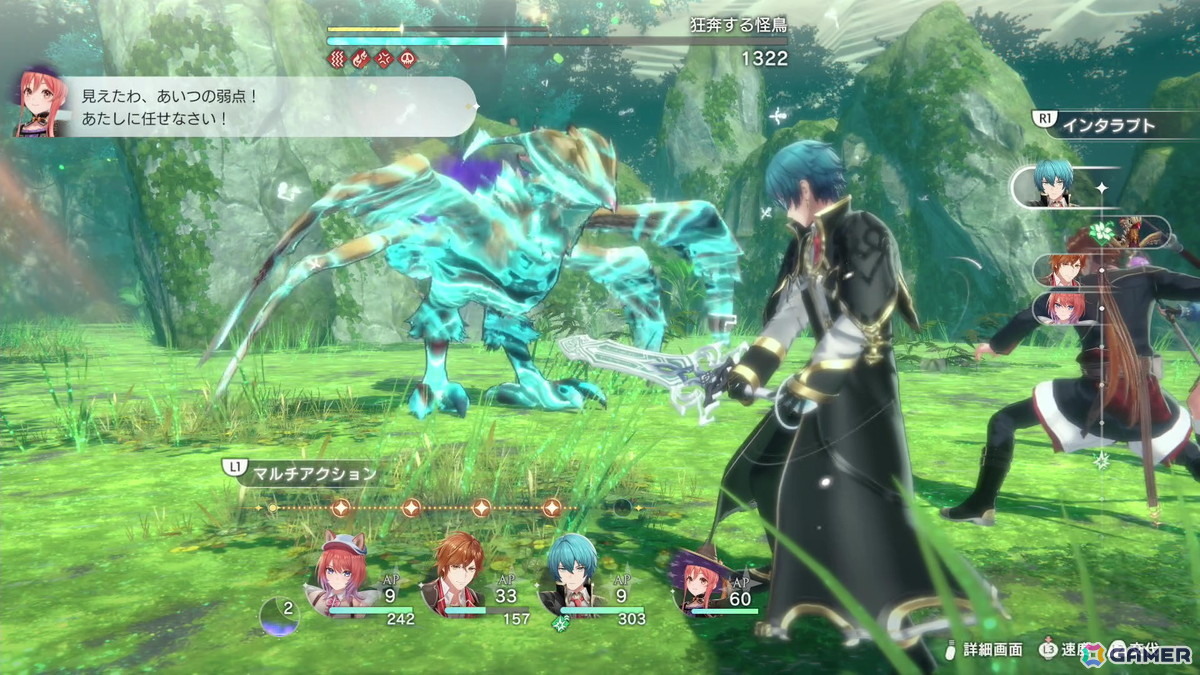The width and height of the screenshot is (1200, 675).
Task: Inspect the anger mark status icon
Action: (x=384, y=59)
